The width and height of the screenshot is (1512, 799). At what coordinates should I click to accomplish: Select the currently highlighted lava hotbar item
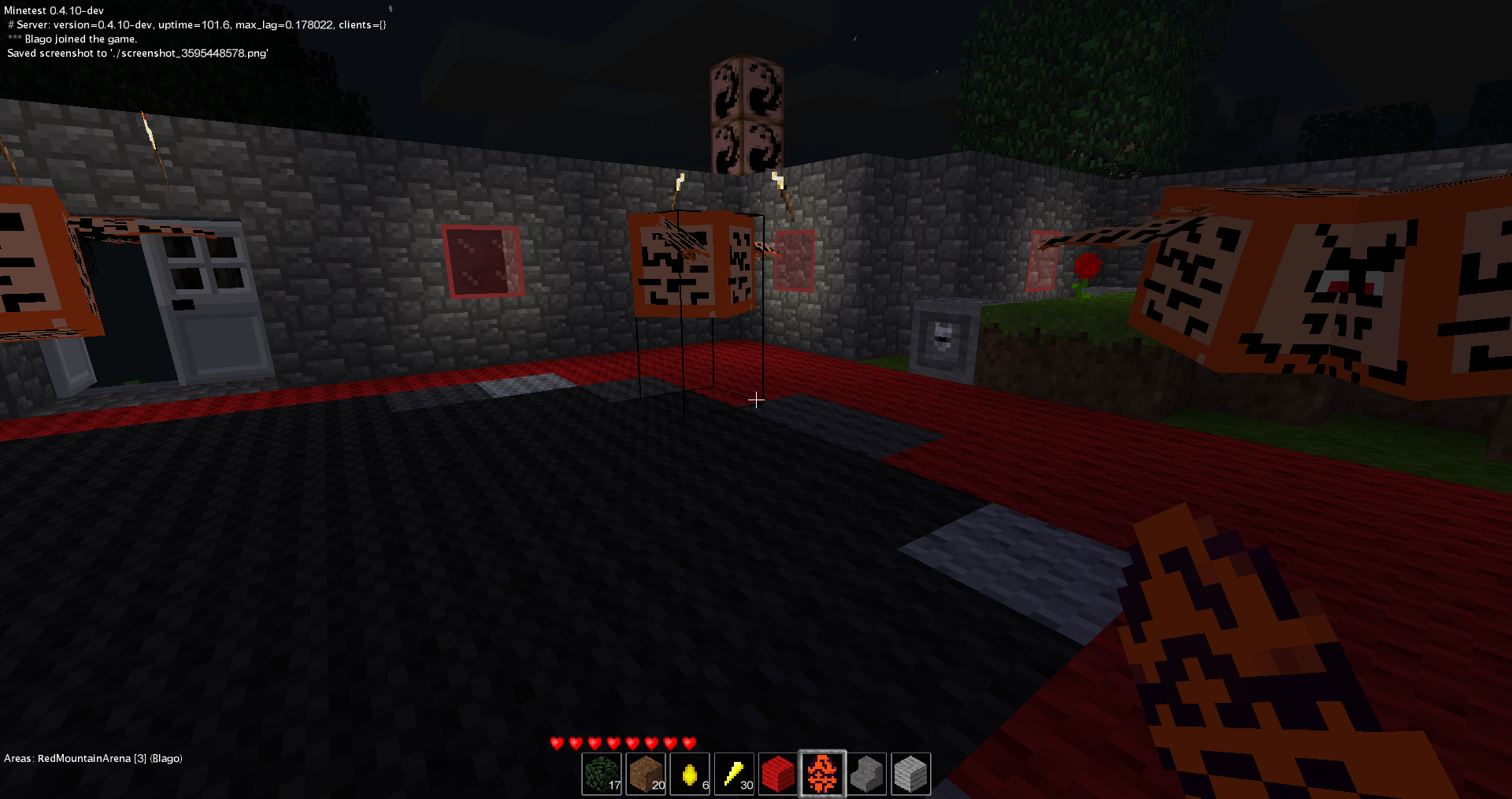(x=822, y=774)
